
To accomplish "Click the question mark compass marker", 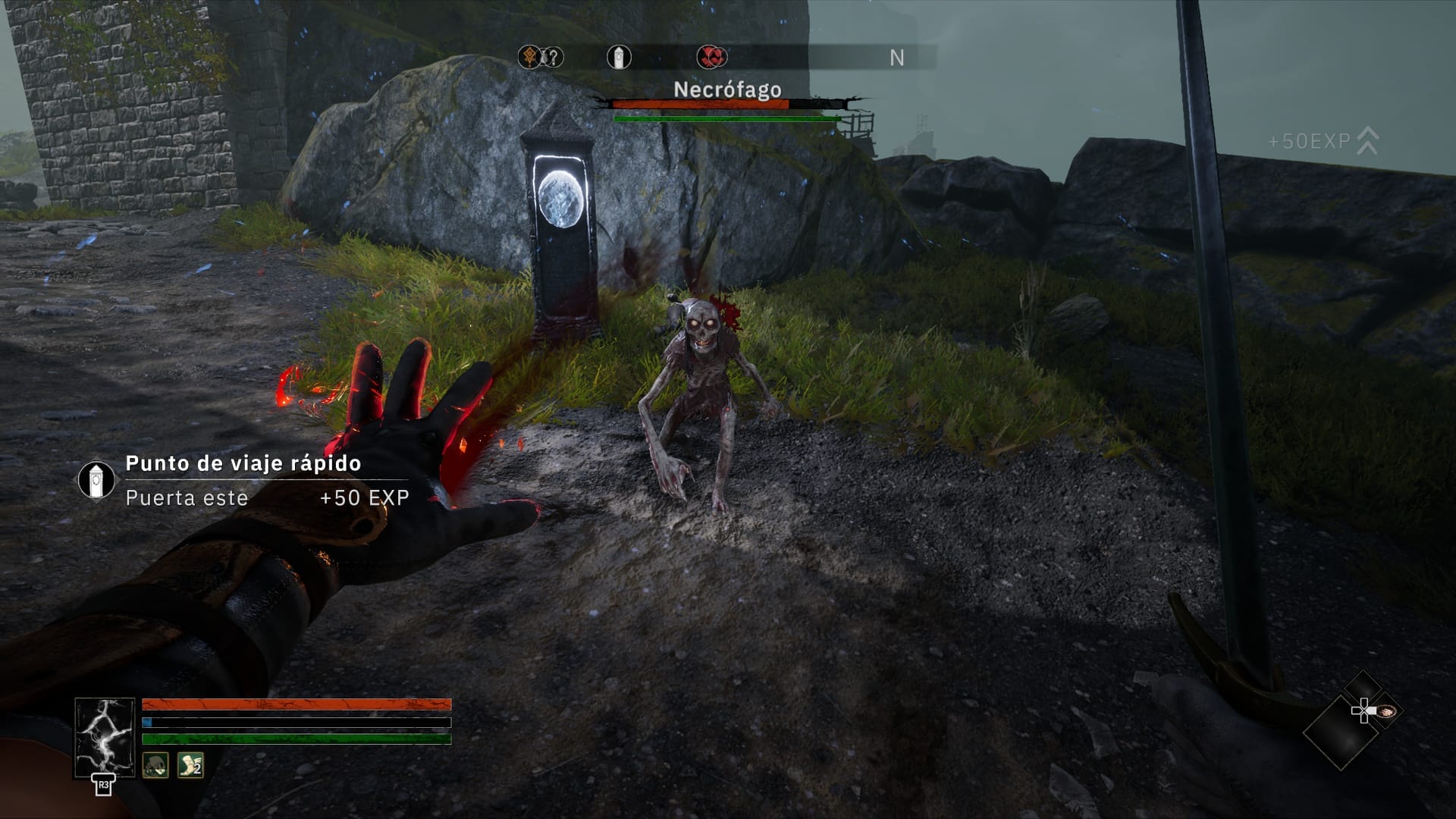I will (554, 57).
